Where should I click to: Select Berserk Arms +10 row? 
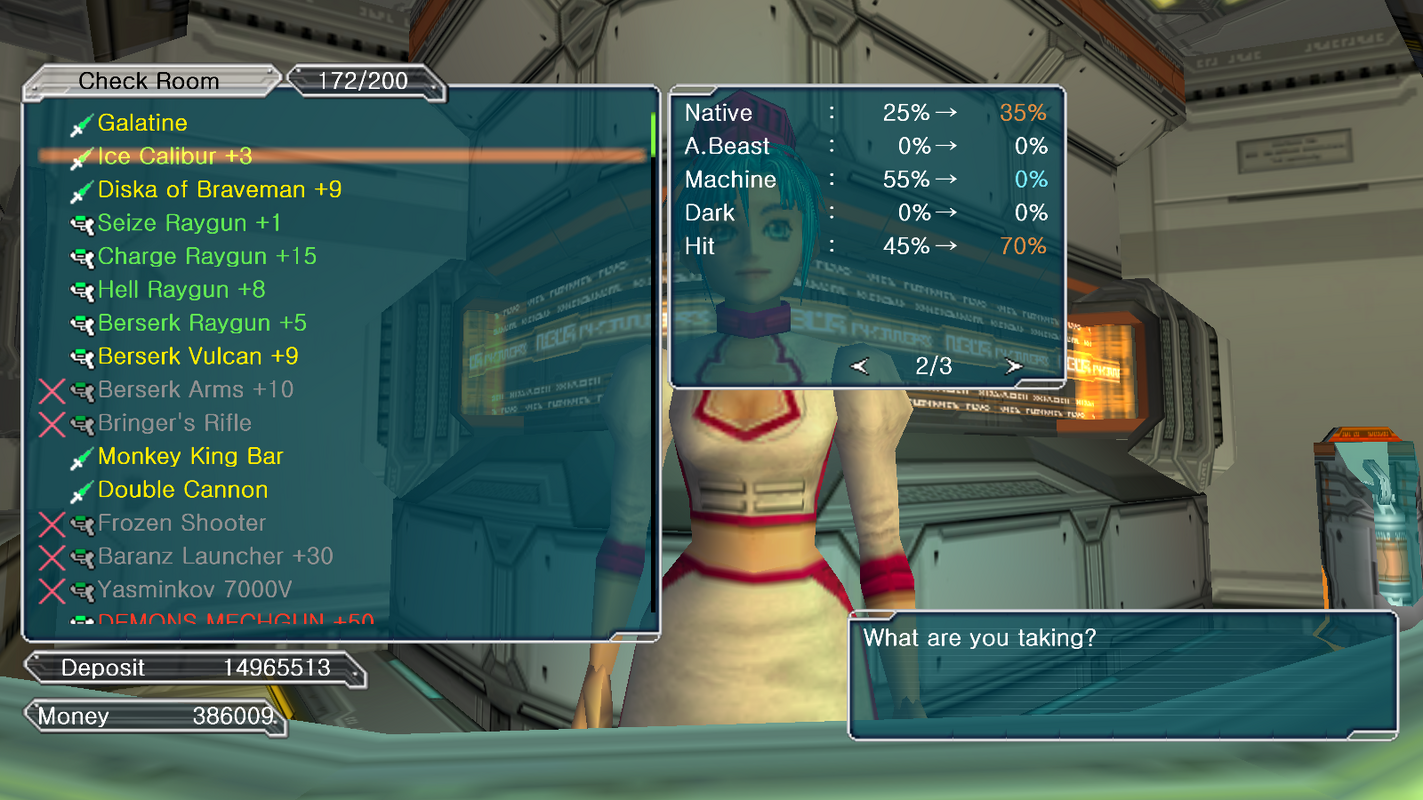(x=195, y=390)
